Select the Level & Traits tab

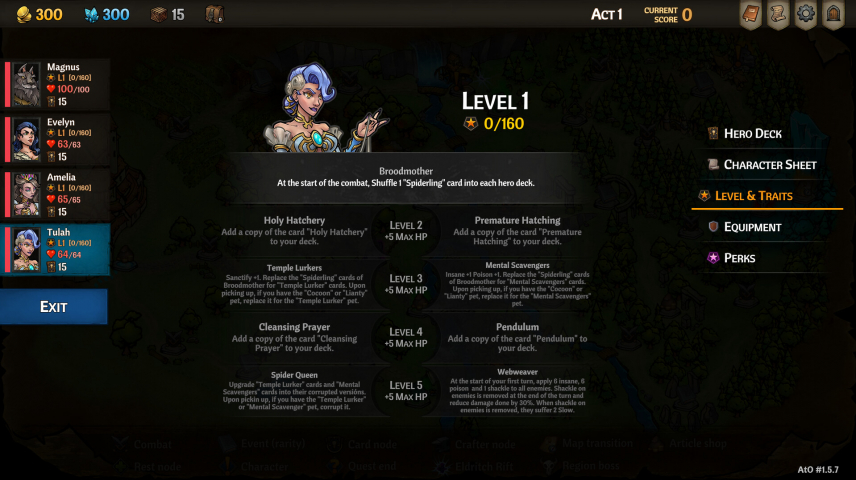pos(758,196)
